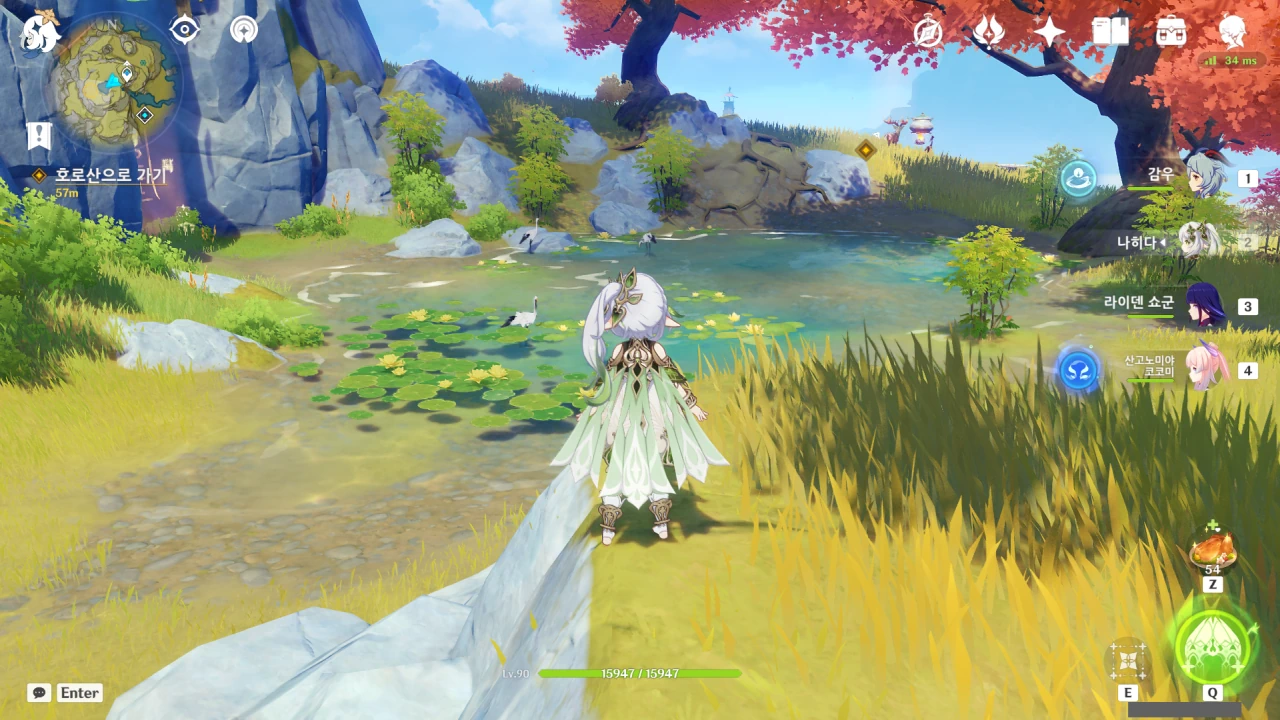The image size is (1280, 720).
Task: Activate the green elemental burst icon
Action: click(1212, 646)
